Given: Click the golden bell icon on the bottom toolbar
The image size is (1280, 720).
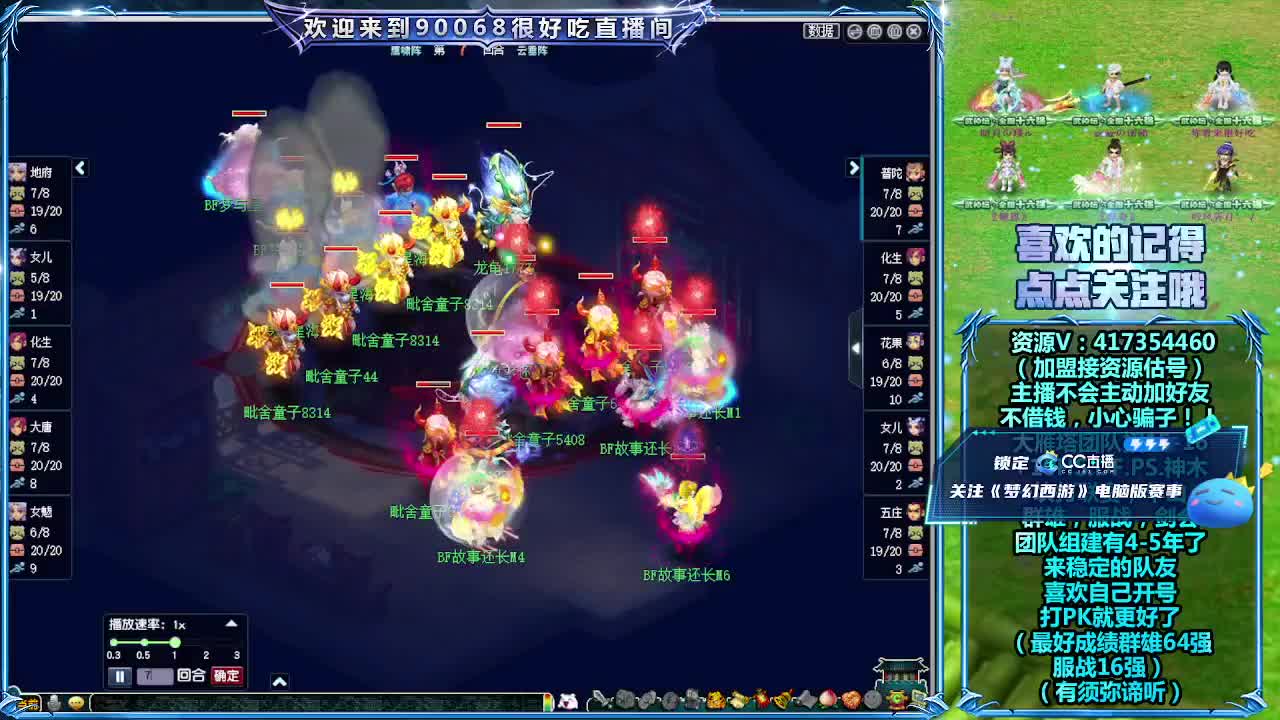Looking at the screenshot, I should (x=781, y=701).
